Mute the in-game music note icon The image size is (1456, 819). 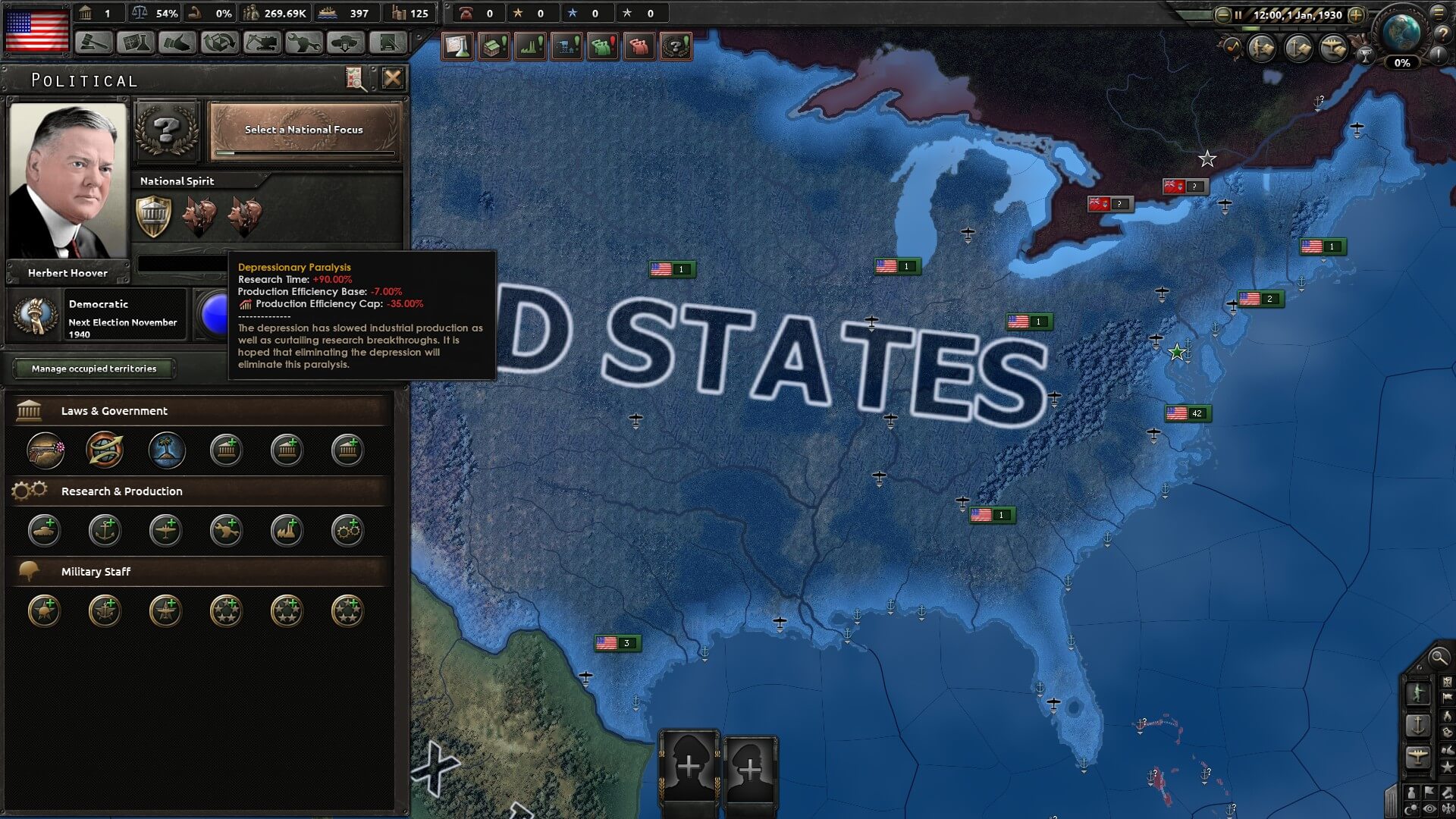tap(1232, 45)
